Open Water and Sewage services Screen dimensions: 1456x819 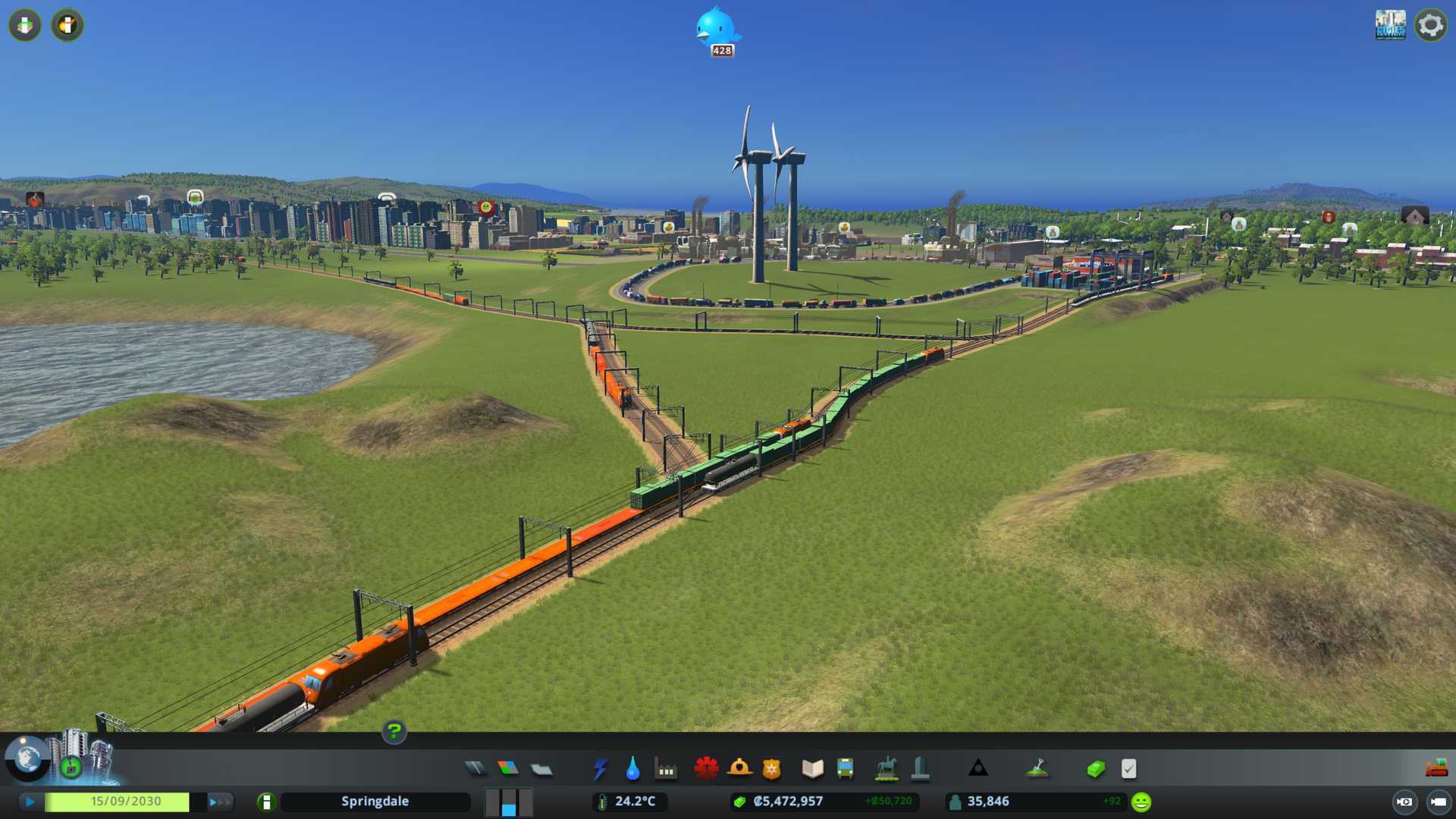(x=632, y=769)
